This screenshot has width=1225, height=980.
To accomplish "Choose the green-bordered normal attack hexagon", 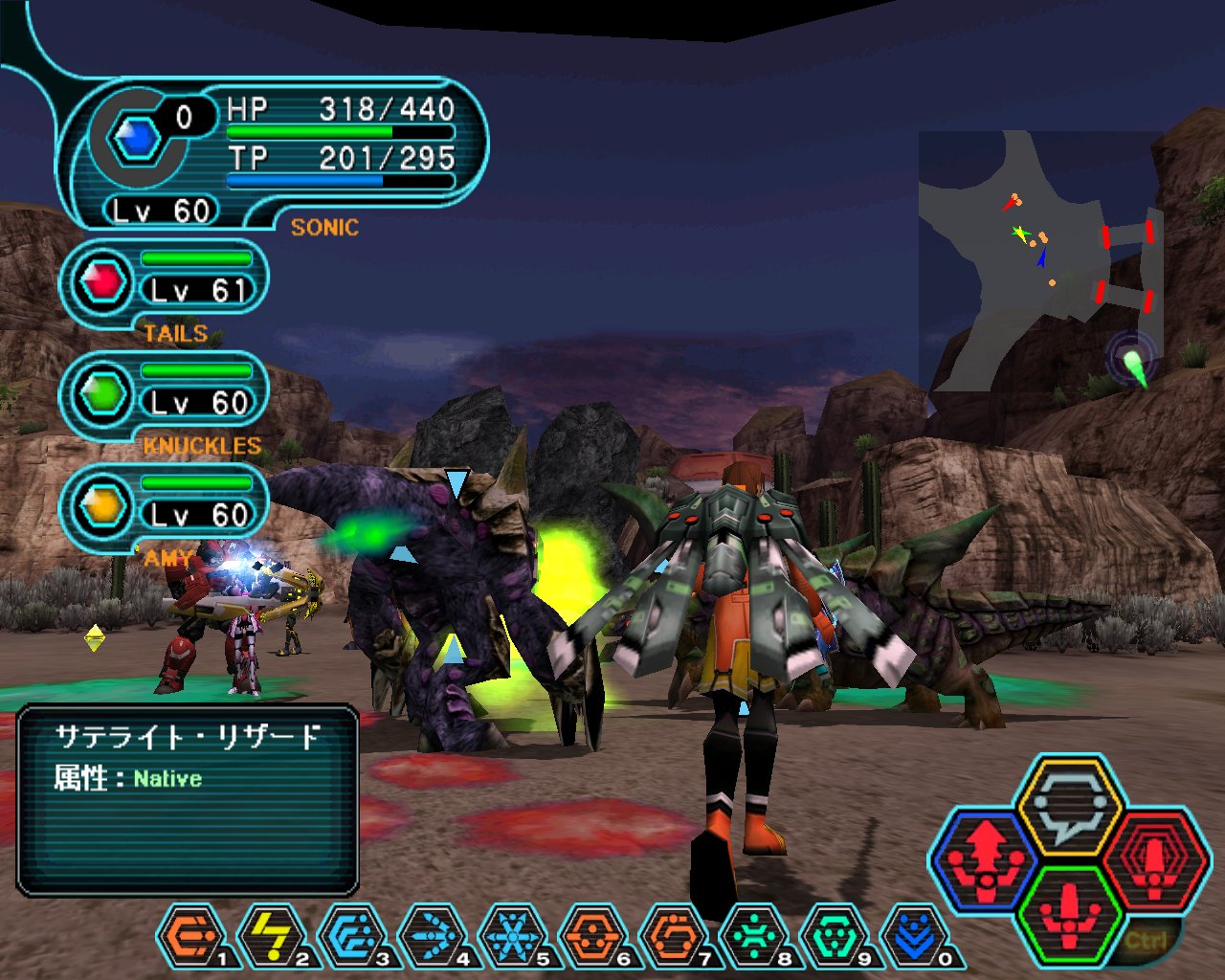I will click(1069, 914).
